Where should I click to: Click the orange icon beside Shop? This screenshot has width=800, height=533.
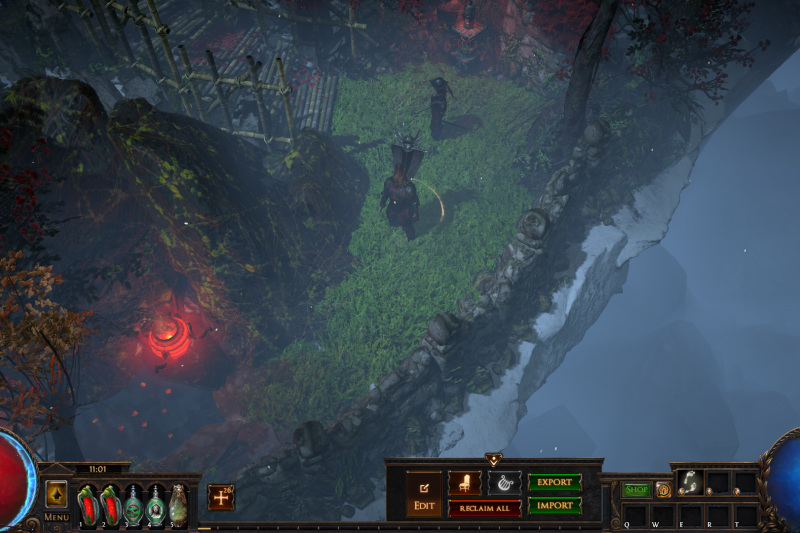pos(663,490)
